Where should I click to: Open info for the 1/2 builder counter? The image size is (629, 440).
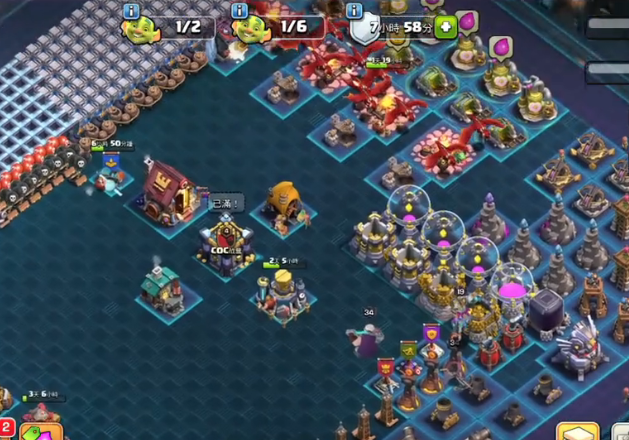131,10
